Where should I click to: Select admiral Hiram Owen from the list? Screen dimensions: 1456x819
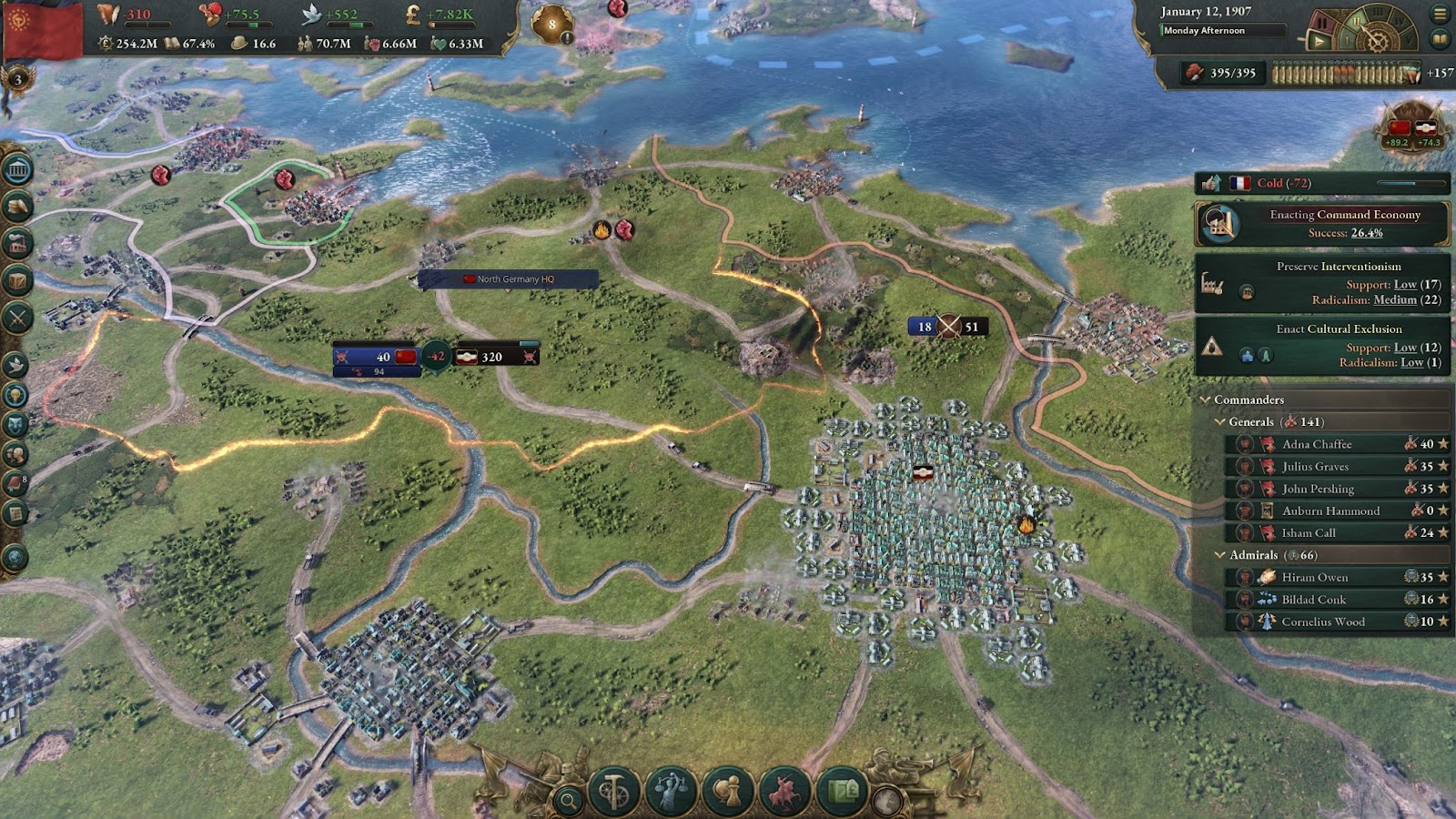click(1314, 577)
